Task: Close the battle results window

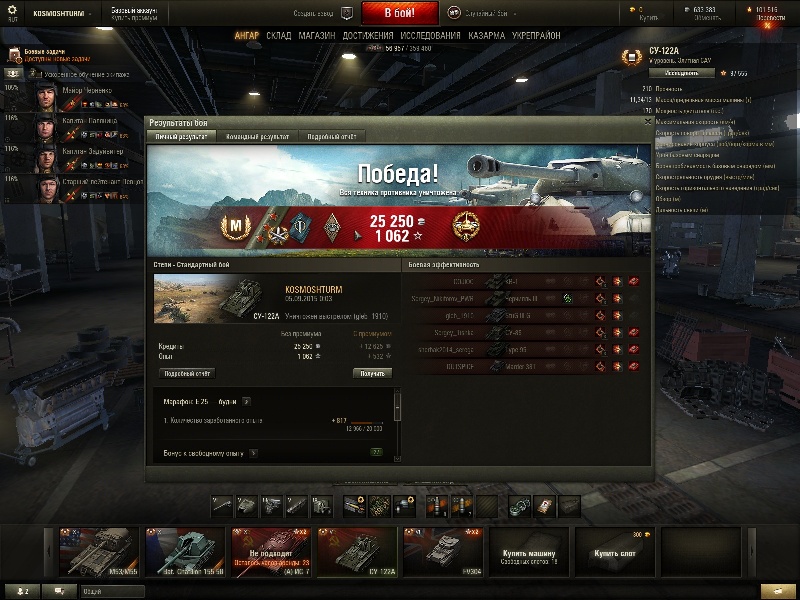Action: (x=648, y=121)
